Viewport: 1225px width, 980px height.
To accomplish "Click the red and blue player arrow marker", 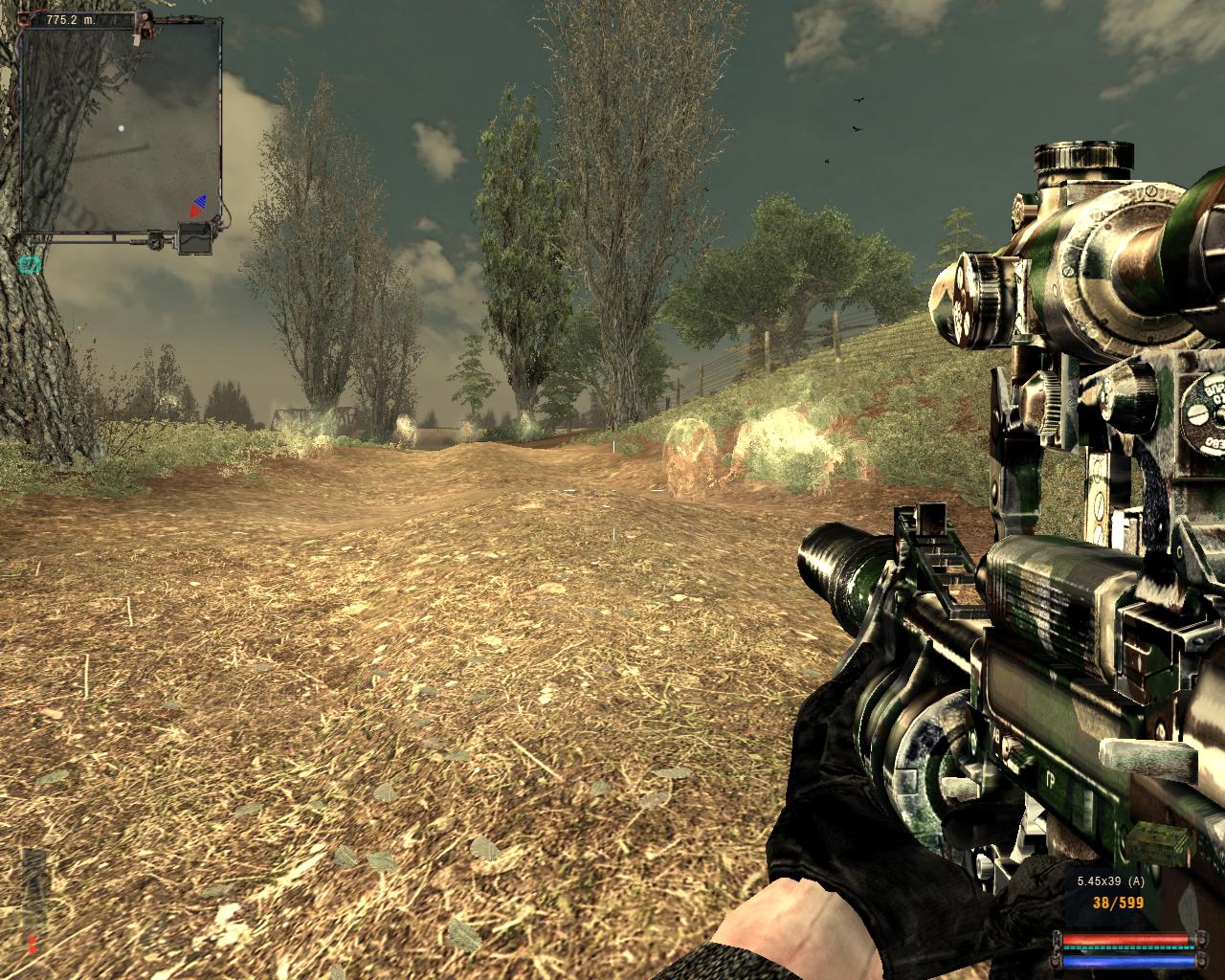I will (198, 204).
